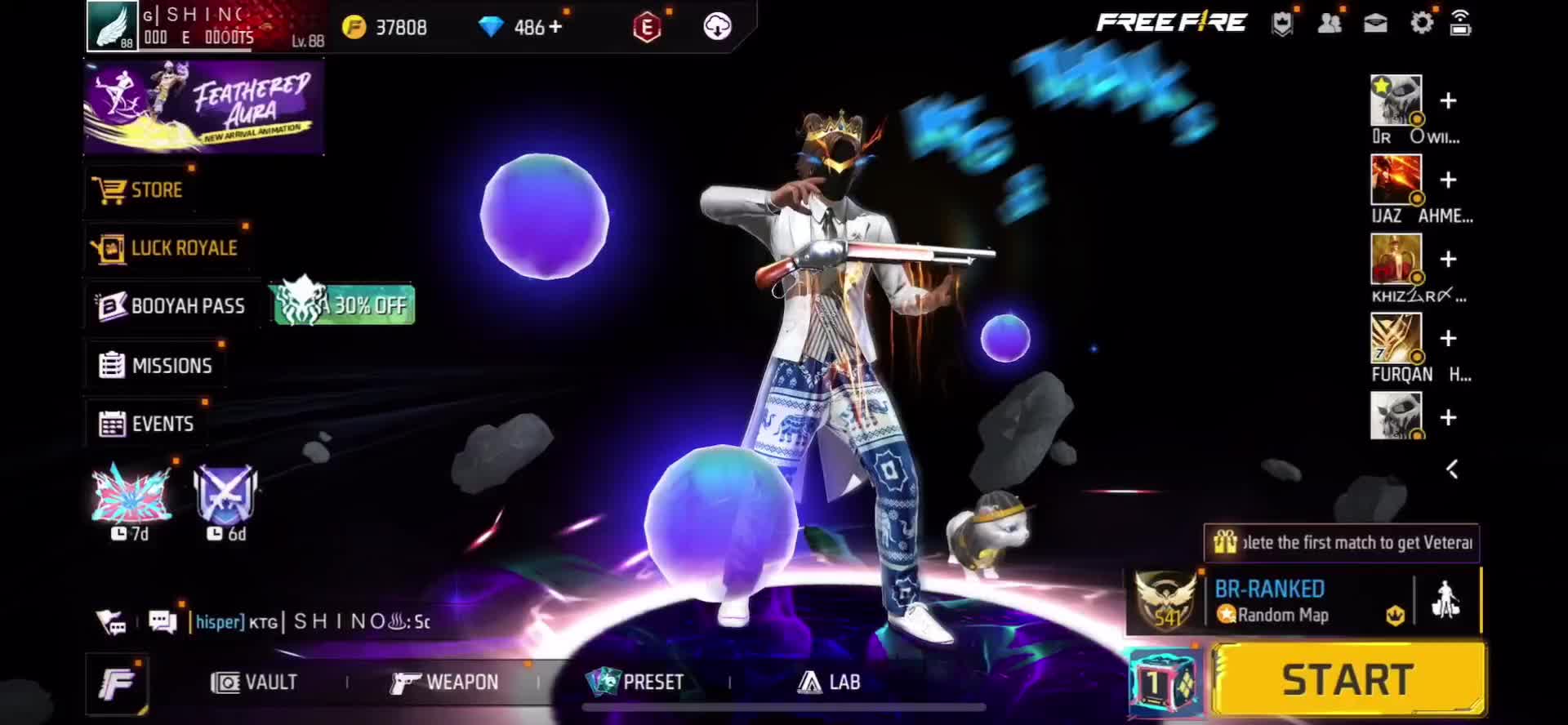The height and width of the screenshot is (725, 1568).
Task: Open the Feathered Aura banner
Action: [204, 108]
